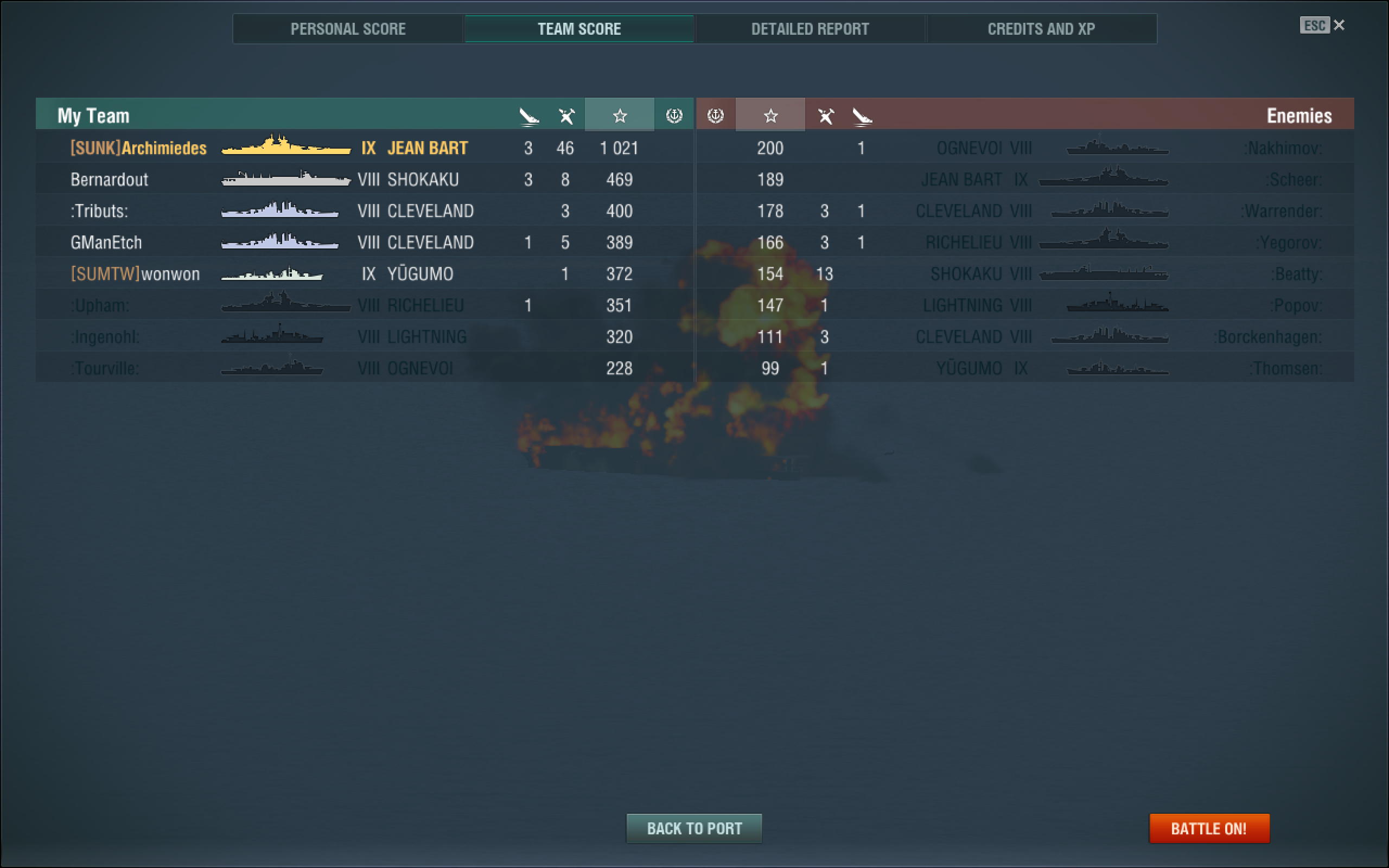Click the star XP sort icon on My Team

[x=619, y=116]
